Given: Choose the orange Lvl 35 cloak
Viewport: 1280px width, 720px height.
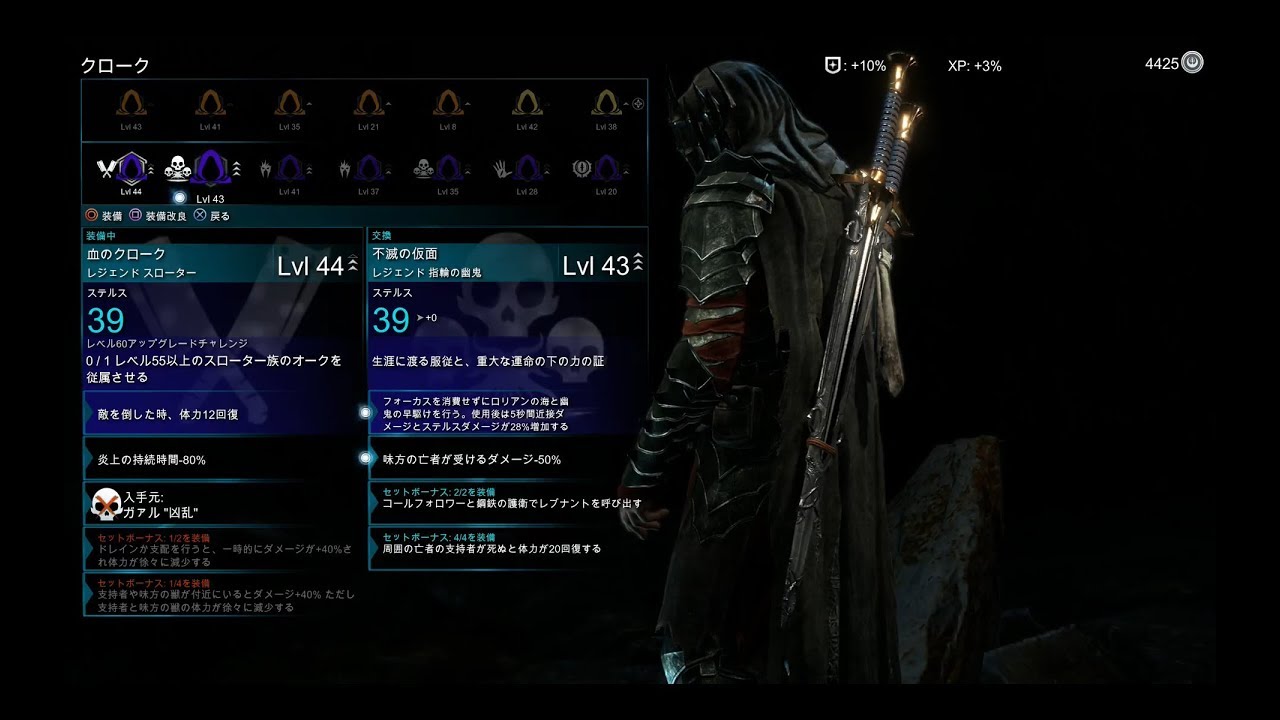Looking at the screenshot, I should [289, 104].
